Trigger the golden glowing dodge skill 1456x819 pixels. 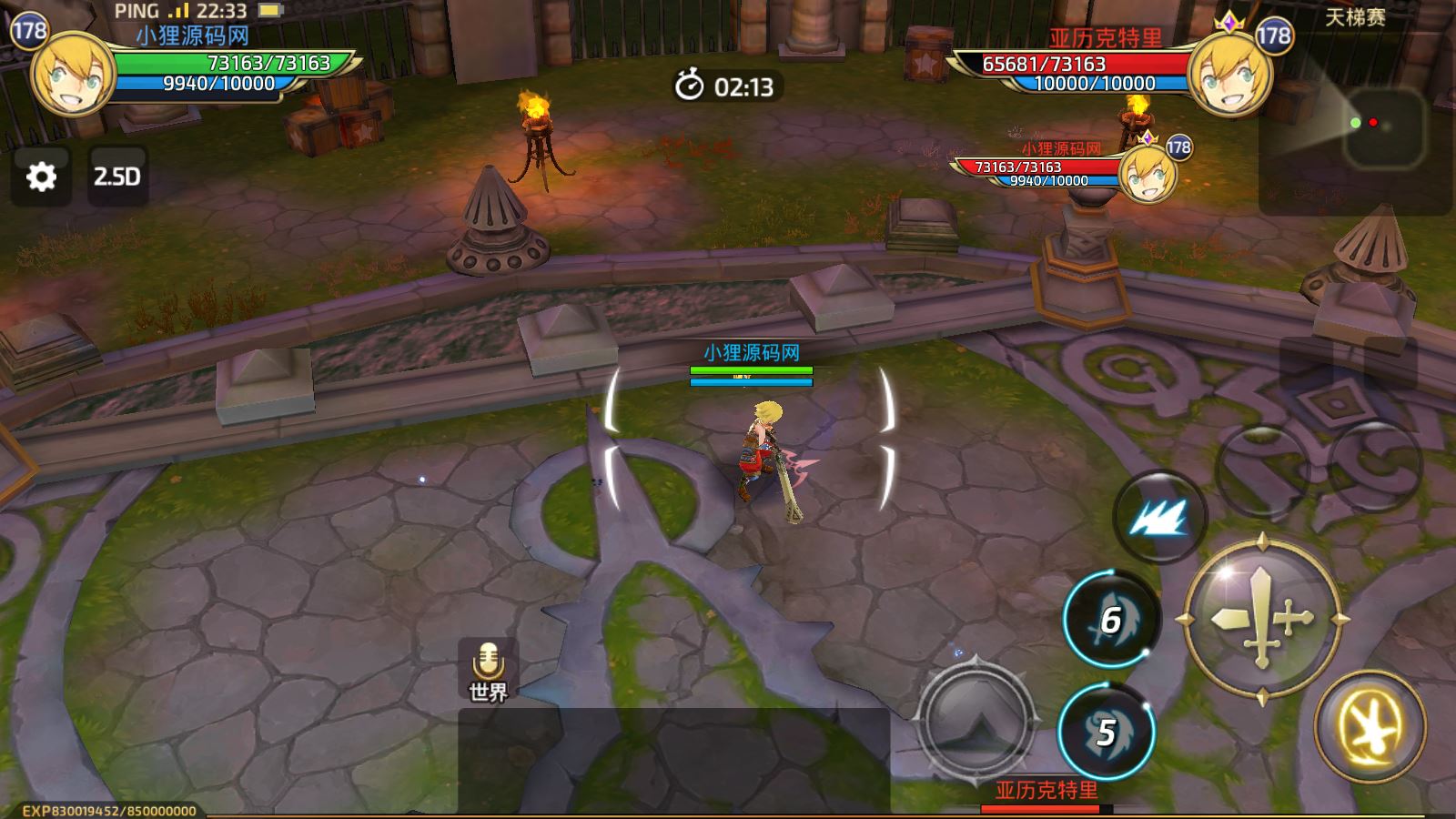(x=1370, y=725)
